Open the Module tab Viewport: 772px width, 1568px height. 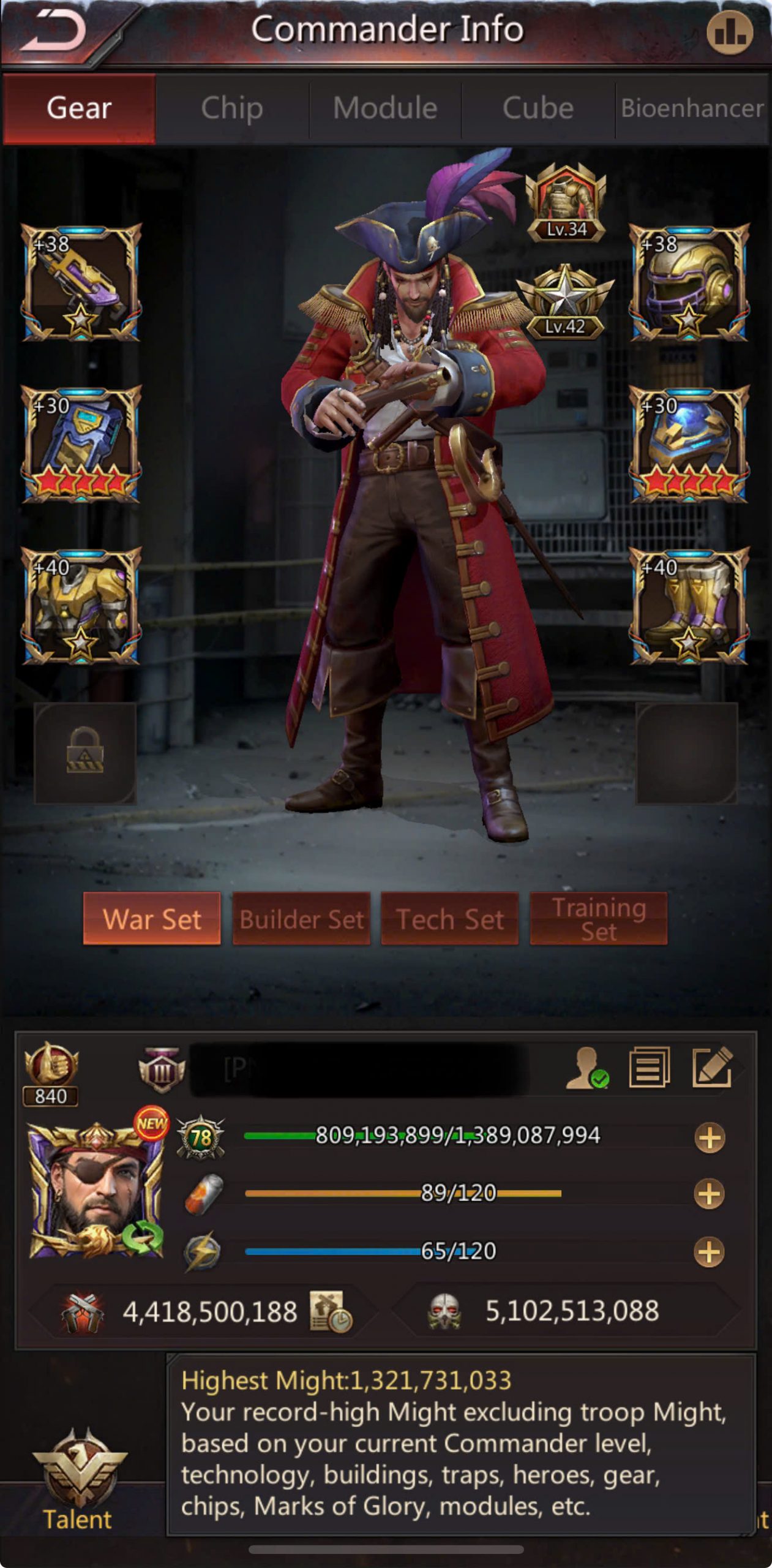[385, 108]
